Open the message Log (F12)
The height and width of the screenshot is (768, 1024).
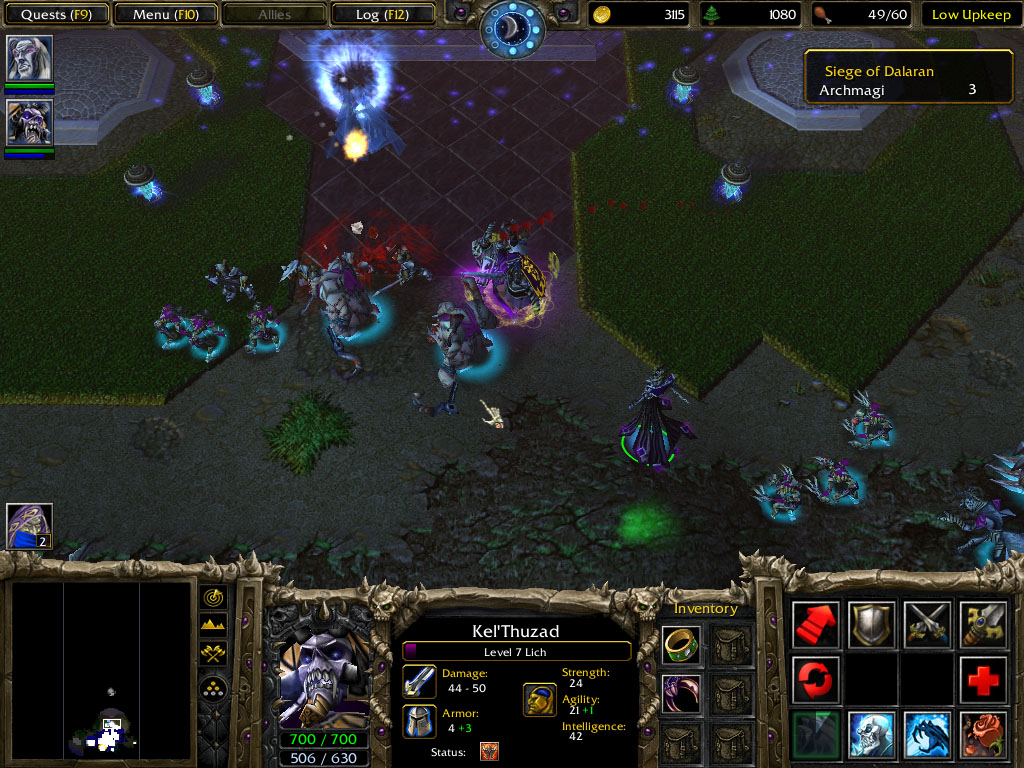click(380, 15)
